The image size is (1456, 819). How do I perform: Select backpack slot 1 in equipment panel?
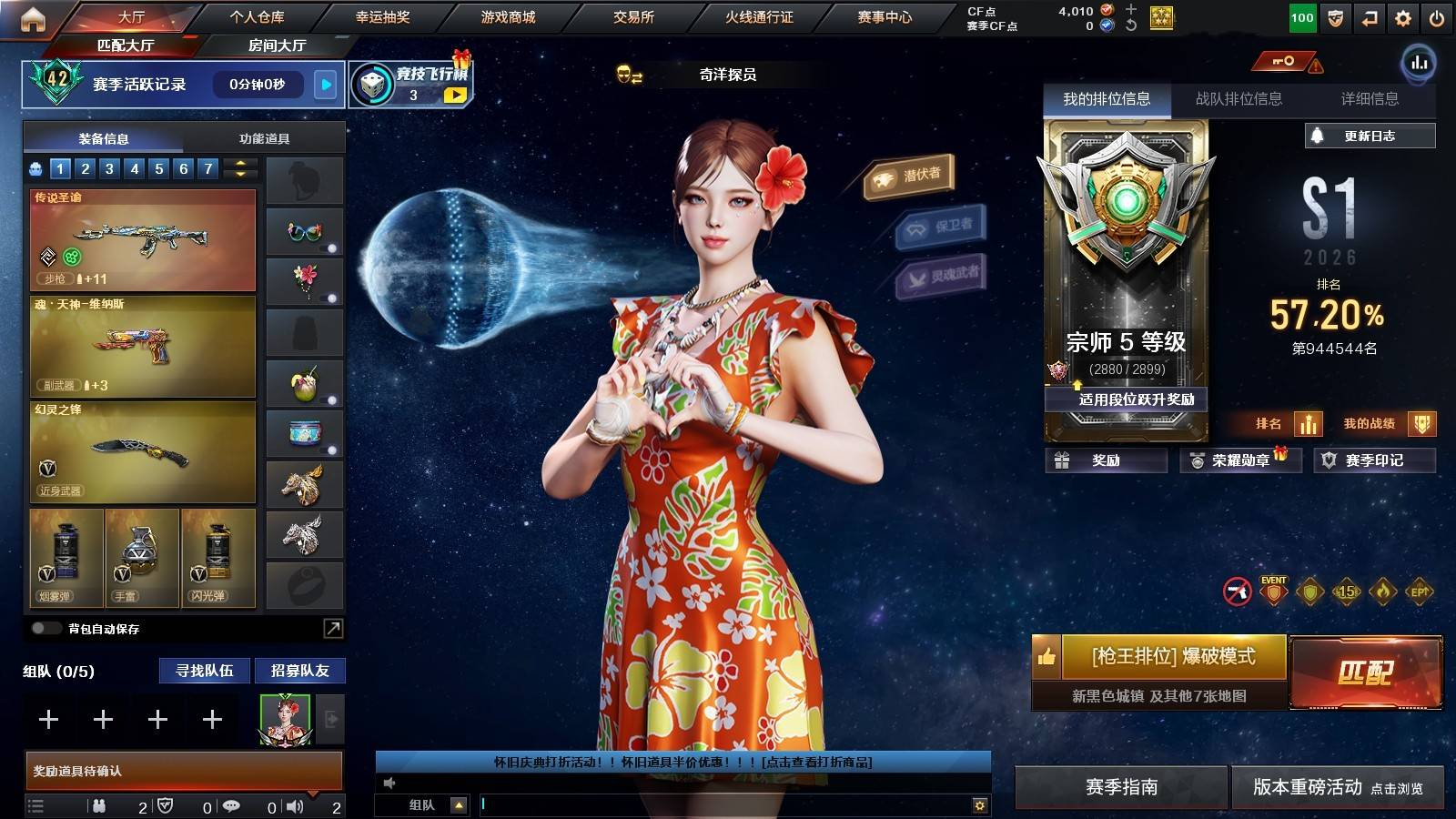59,168
